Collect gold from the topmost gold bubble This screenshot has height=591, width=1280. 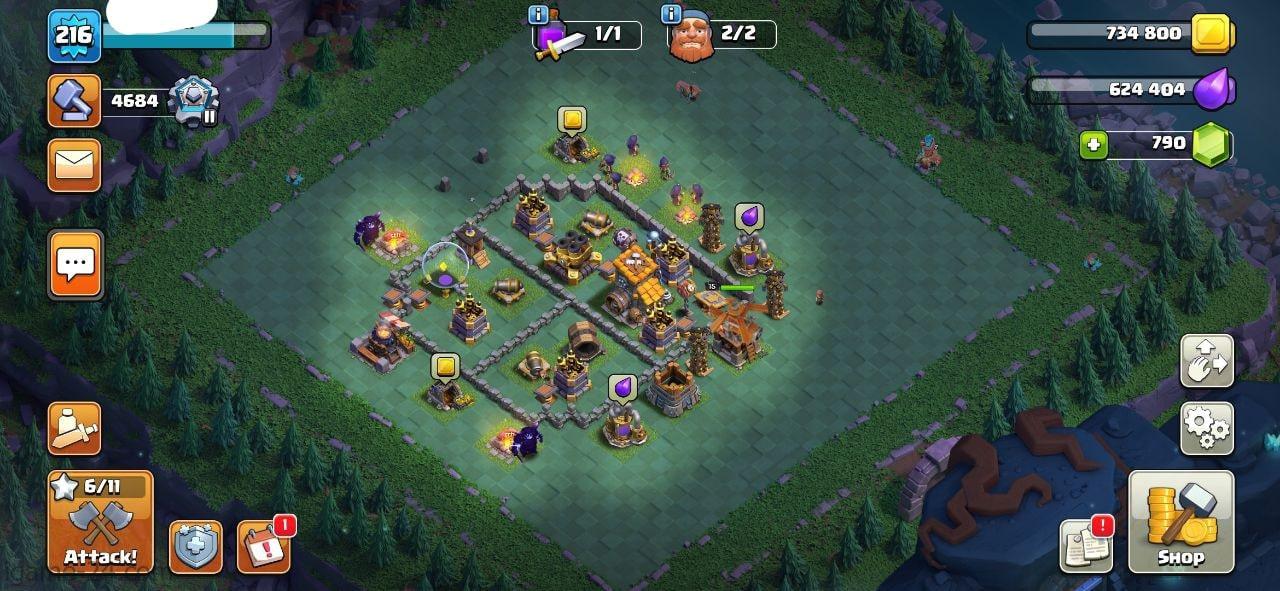pos(572,120)
